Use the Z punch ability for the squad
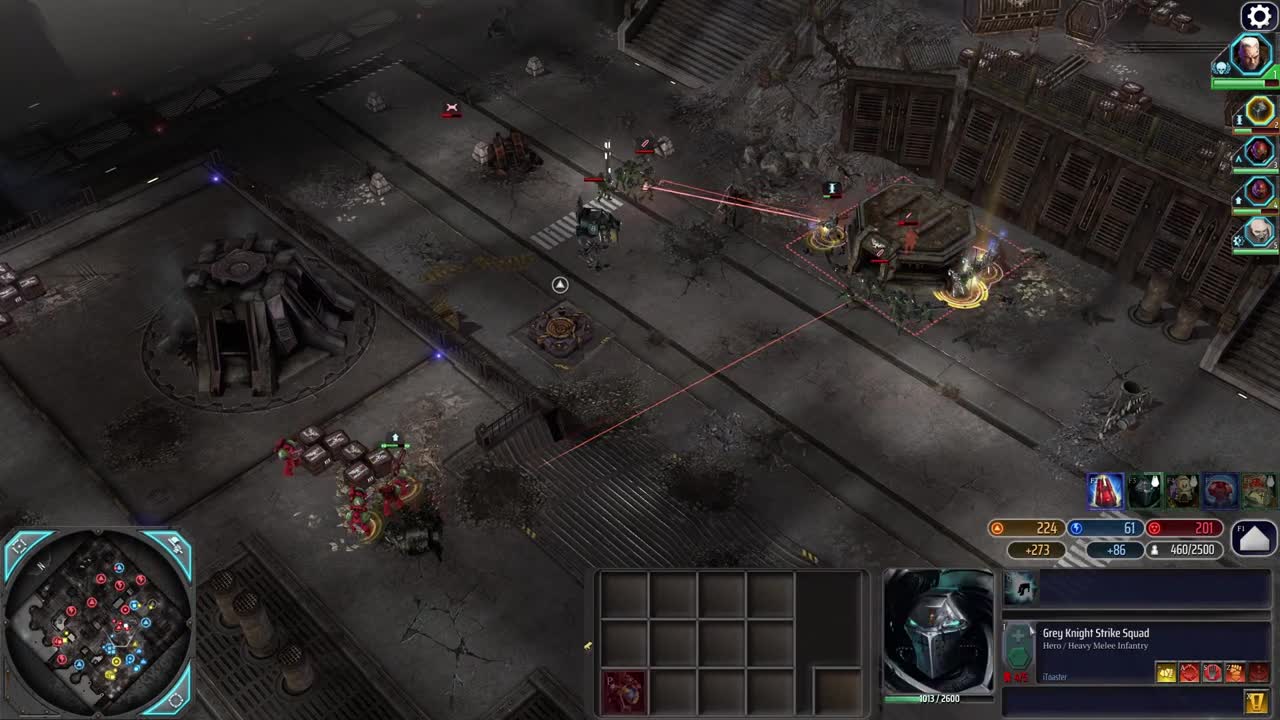1280x720 pixels. point(1235,671)
